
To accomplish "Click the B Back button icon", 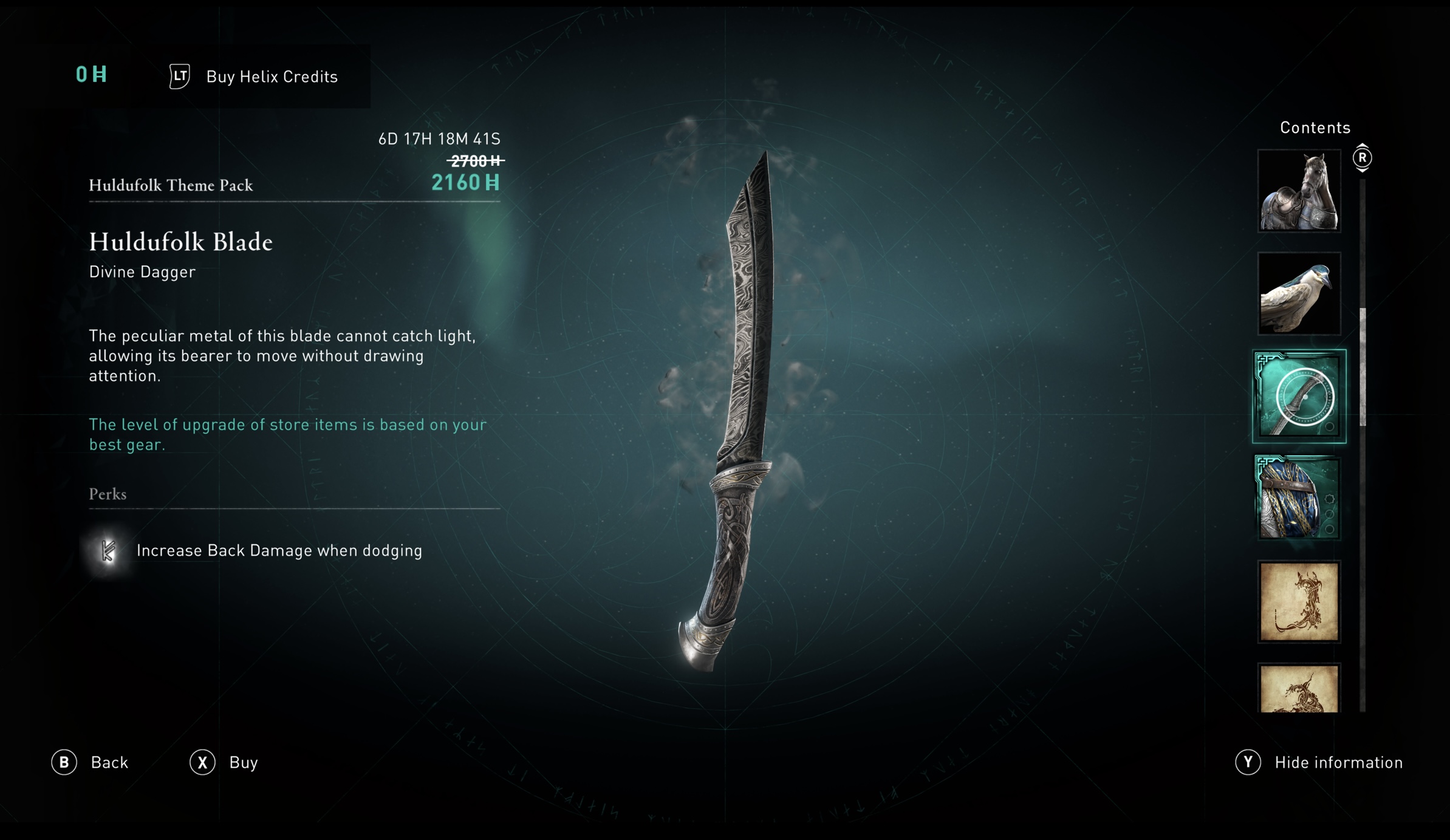I will pyautogui.click(x=64, y=762).
